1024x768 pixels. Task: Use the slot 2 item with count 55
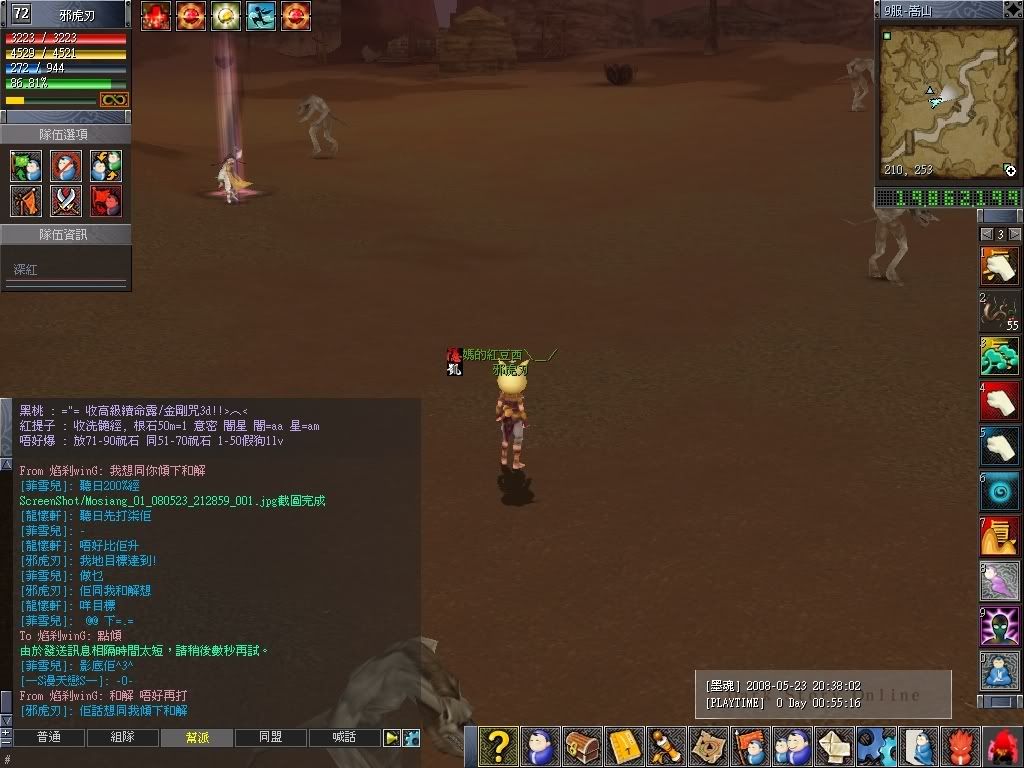[999, 312]
